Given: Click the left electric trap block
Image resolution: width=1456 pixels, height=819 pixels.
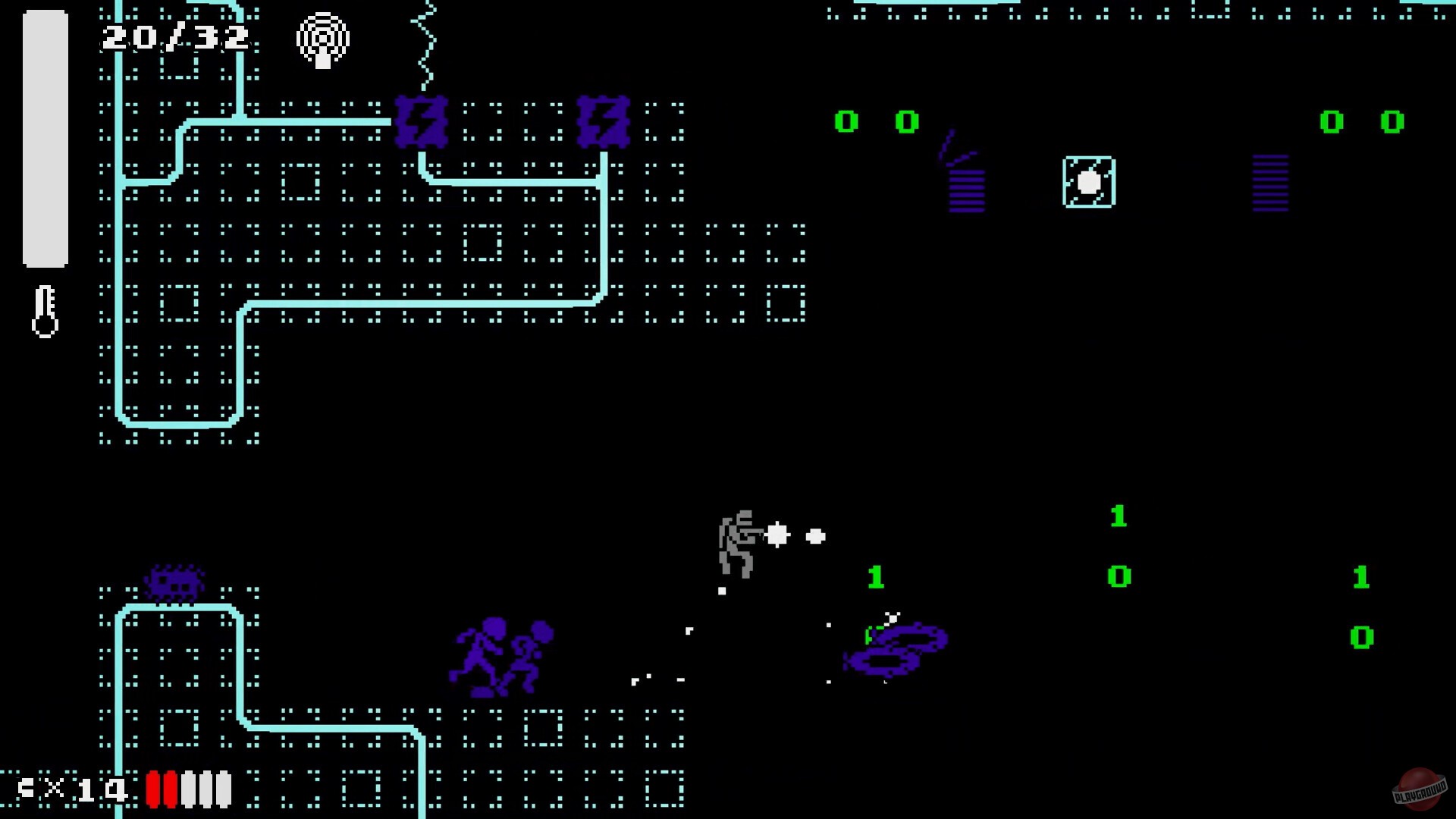Looking at the screenshot, I should (x=422, y=123).
